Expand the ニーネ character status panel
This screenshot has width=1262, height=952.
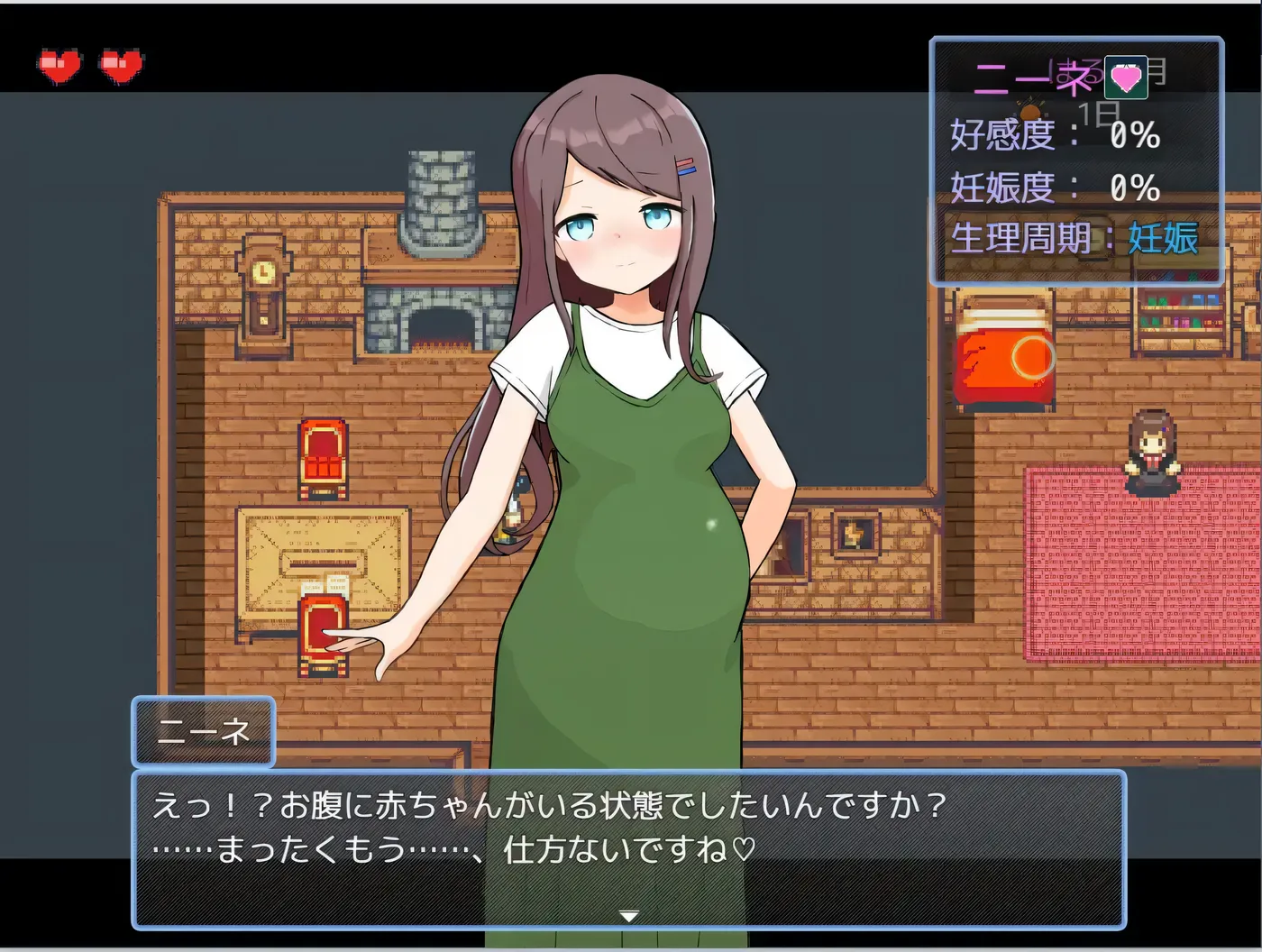[1075, 162]
